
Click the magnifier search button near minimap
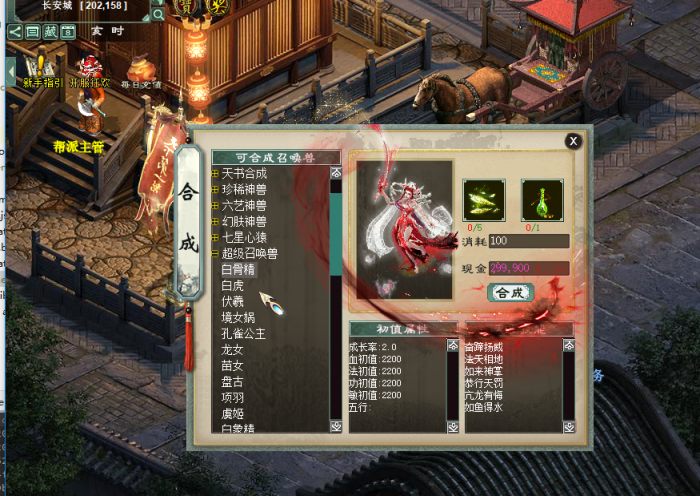tap(158, 15)
